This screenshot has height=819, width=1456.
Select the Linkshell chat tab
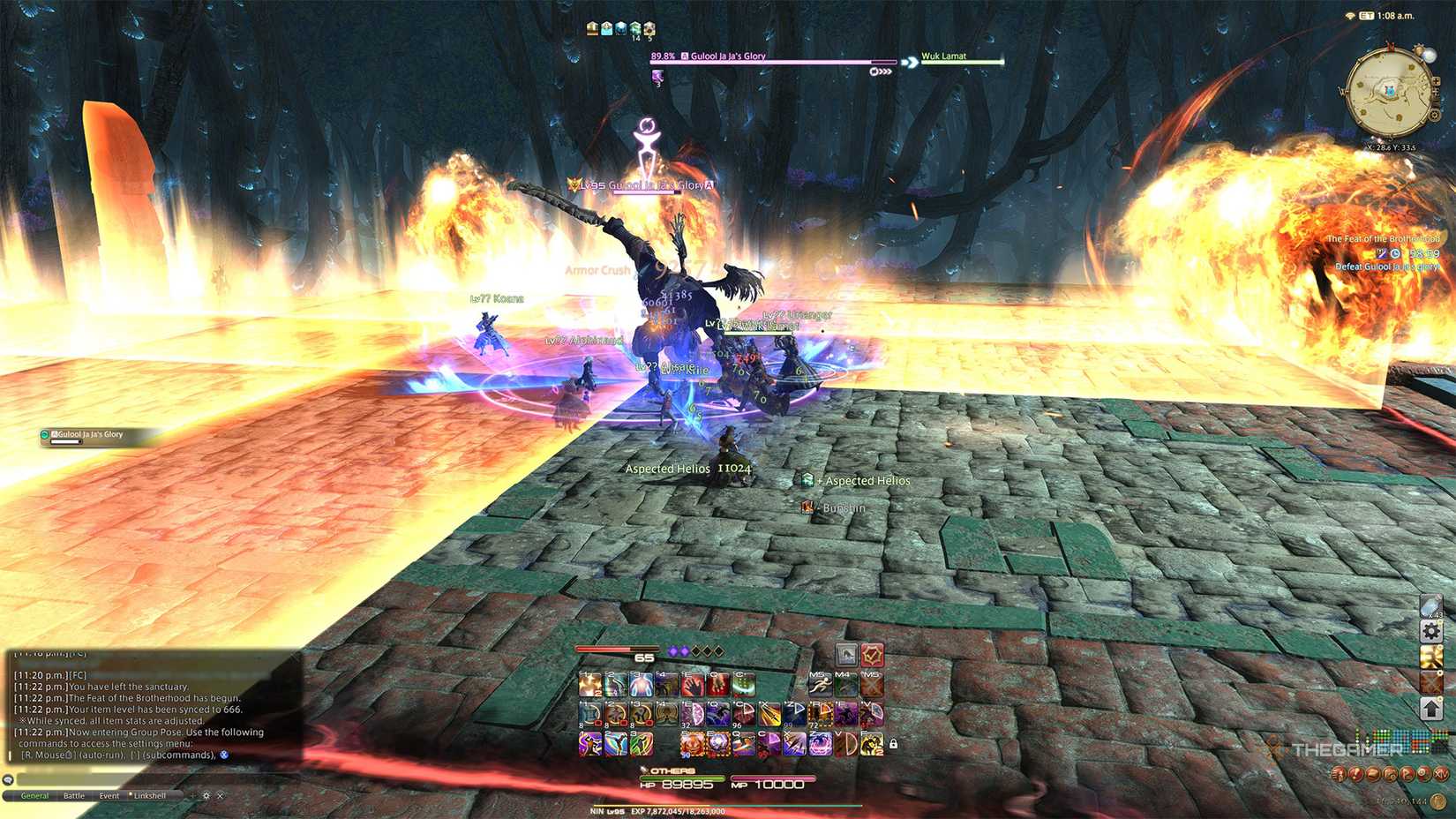coord(150,796)
